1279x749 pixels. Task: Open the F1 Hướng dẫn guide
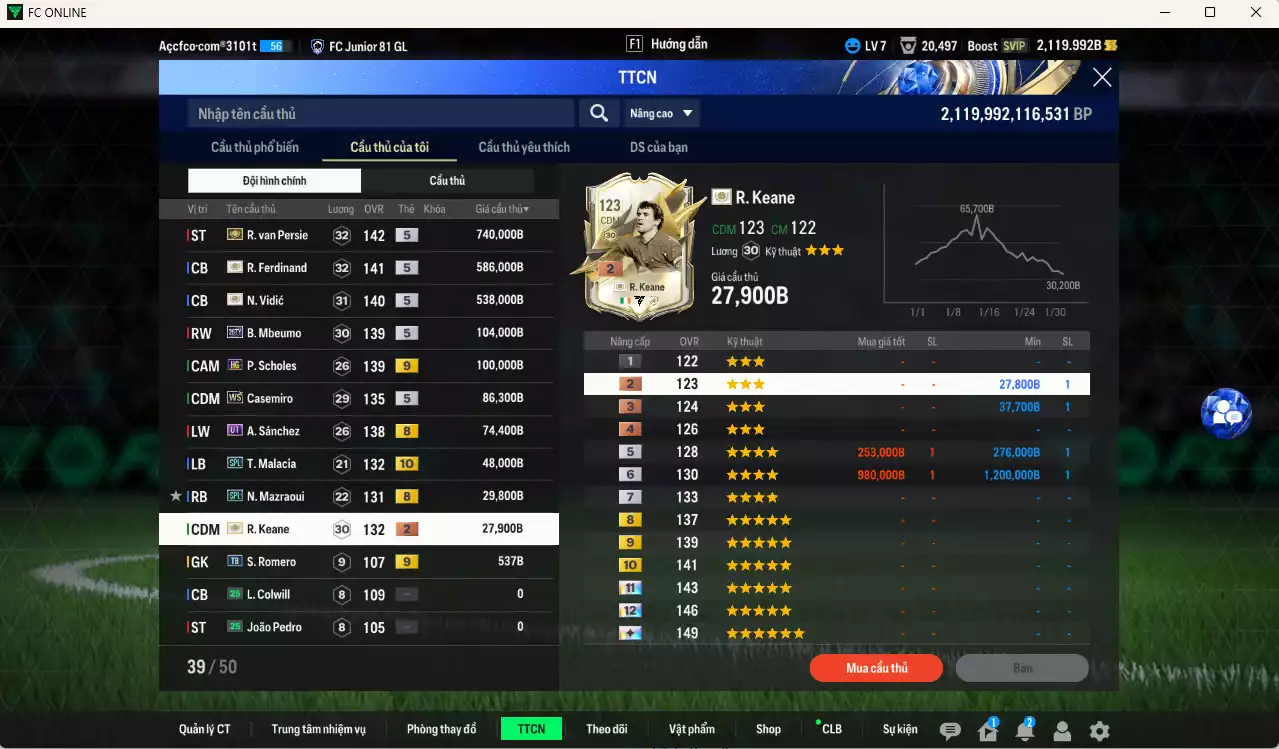point(667,44)
